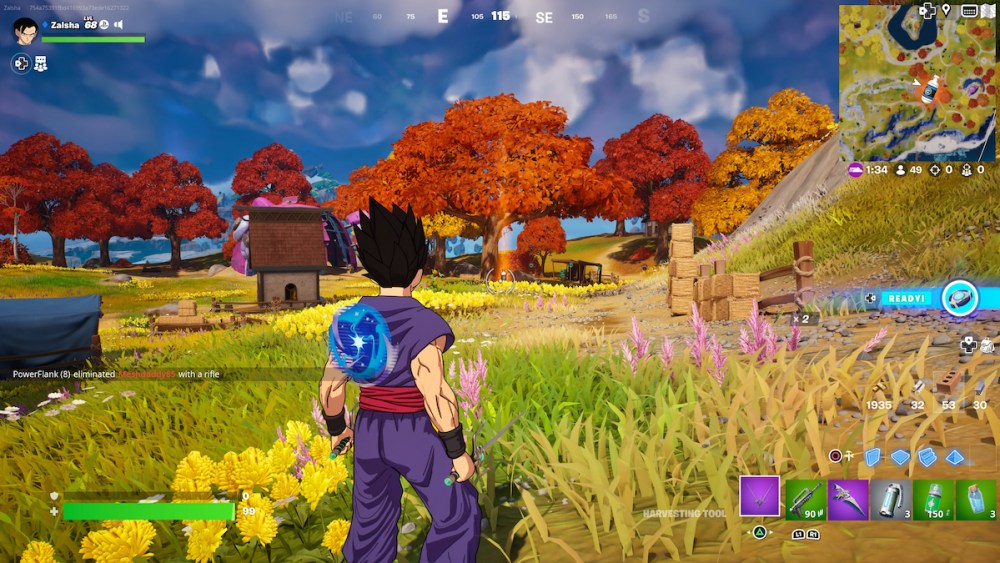This screenshot has height=563, width=1000.
Task: Pick the blue shield potion jar slot
Action: point(976,499)
